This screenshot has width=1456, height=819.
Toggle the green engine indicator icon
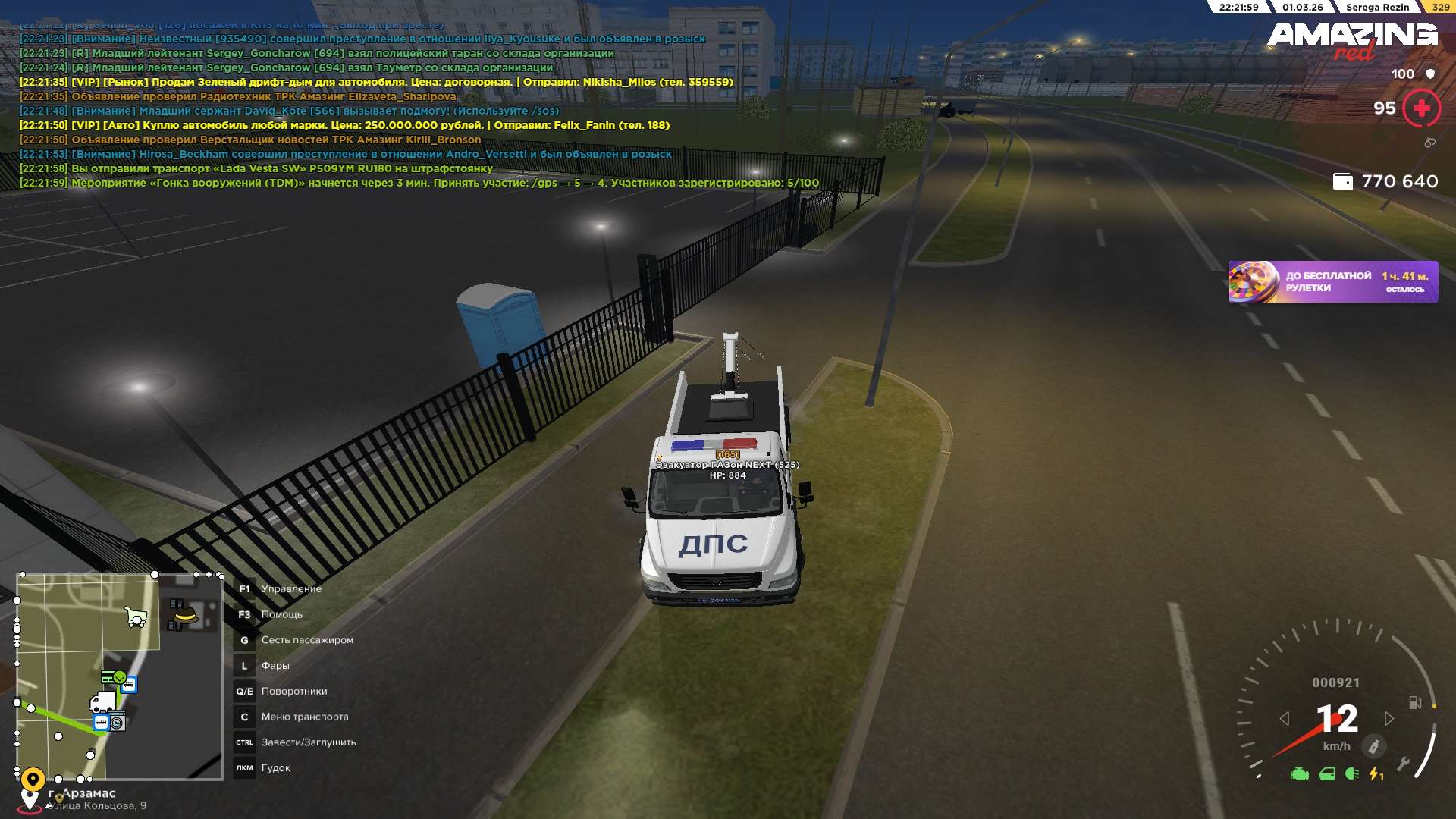pos(1299,774)
